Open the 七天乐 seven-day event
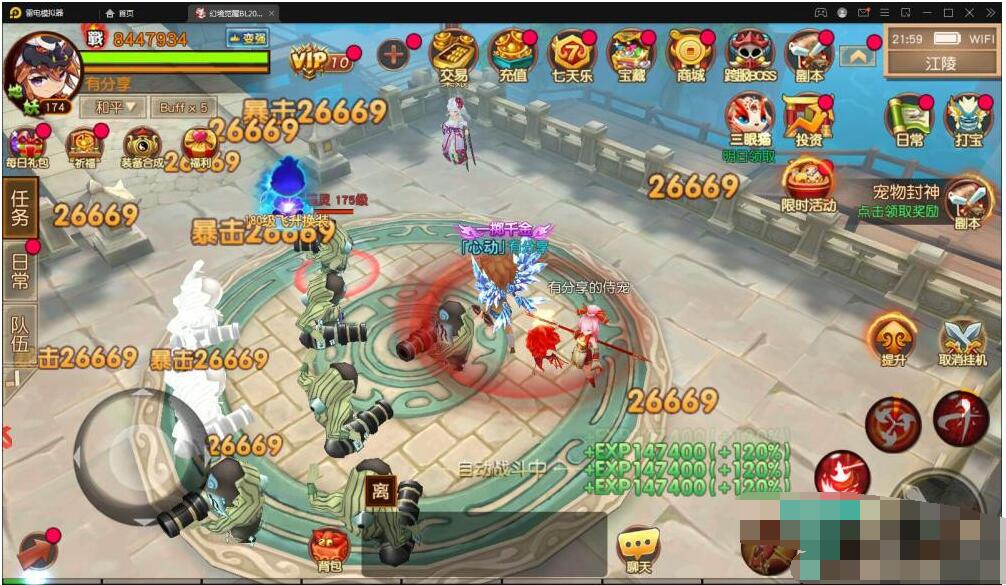 [571, 54]
